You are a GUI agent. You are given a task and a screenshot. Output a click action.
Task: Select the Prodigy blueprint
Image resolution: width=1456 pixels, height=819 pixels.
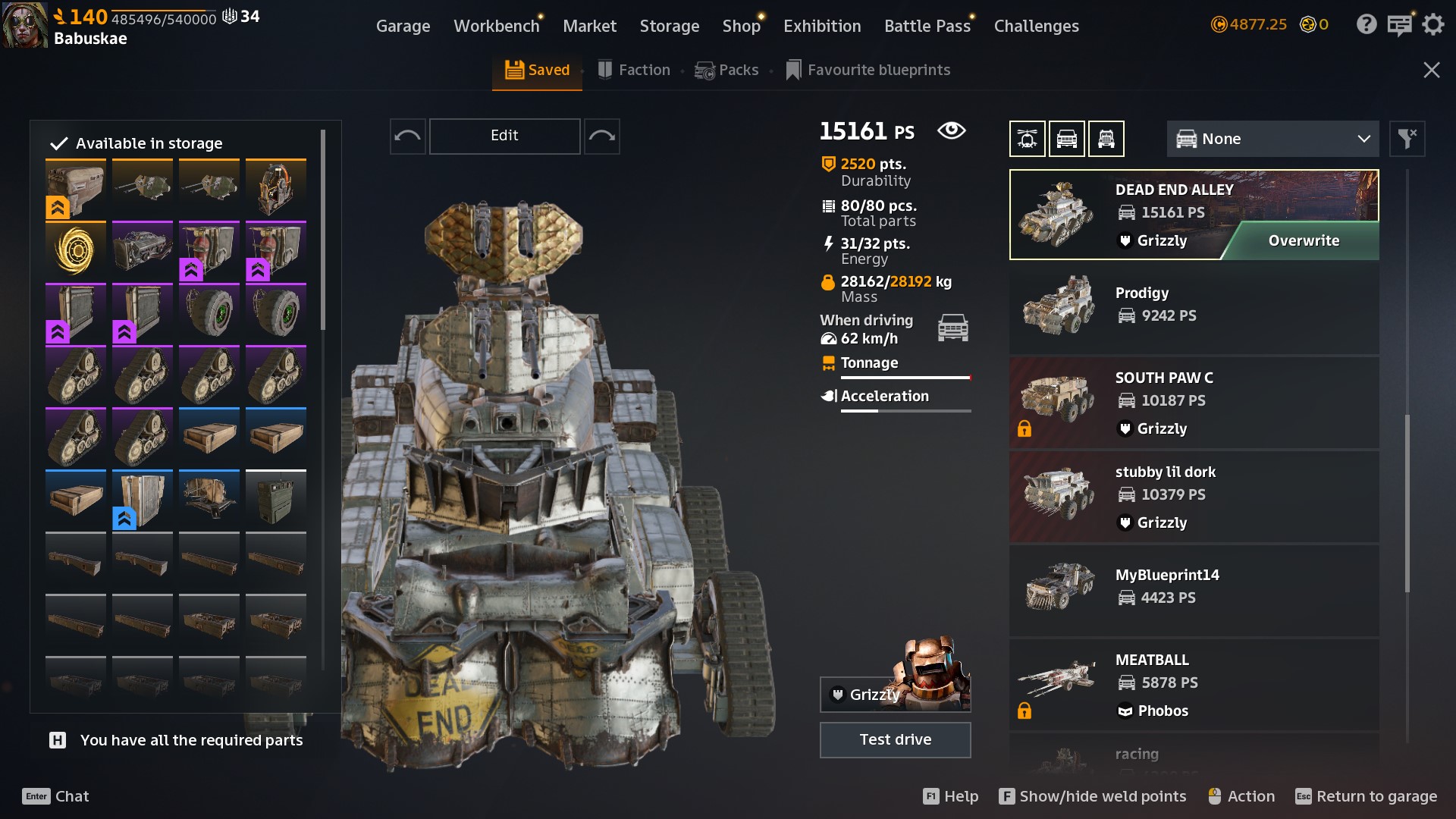pyautogui.click(x=1194, y=307)
